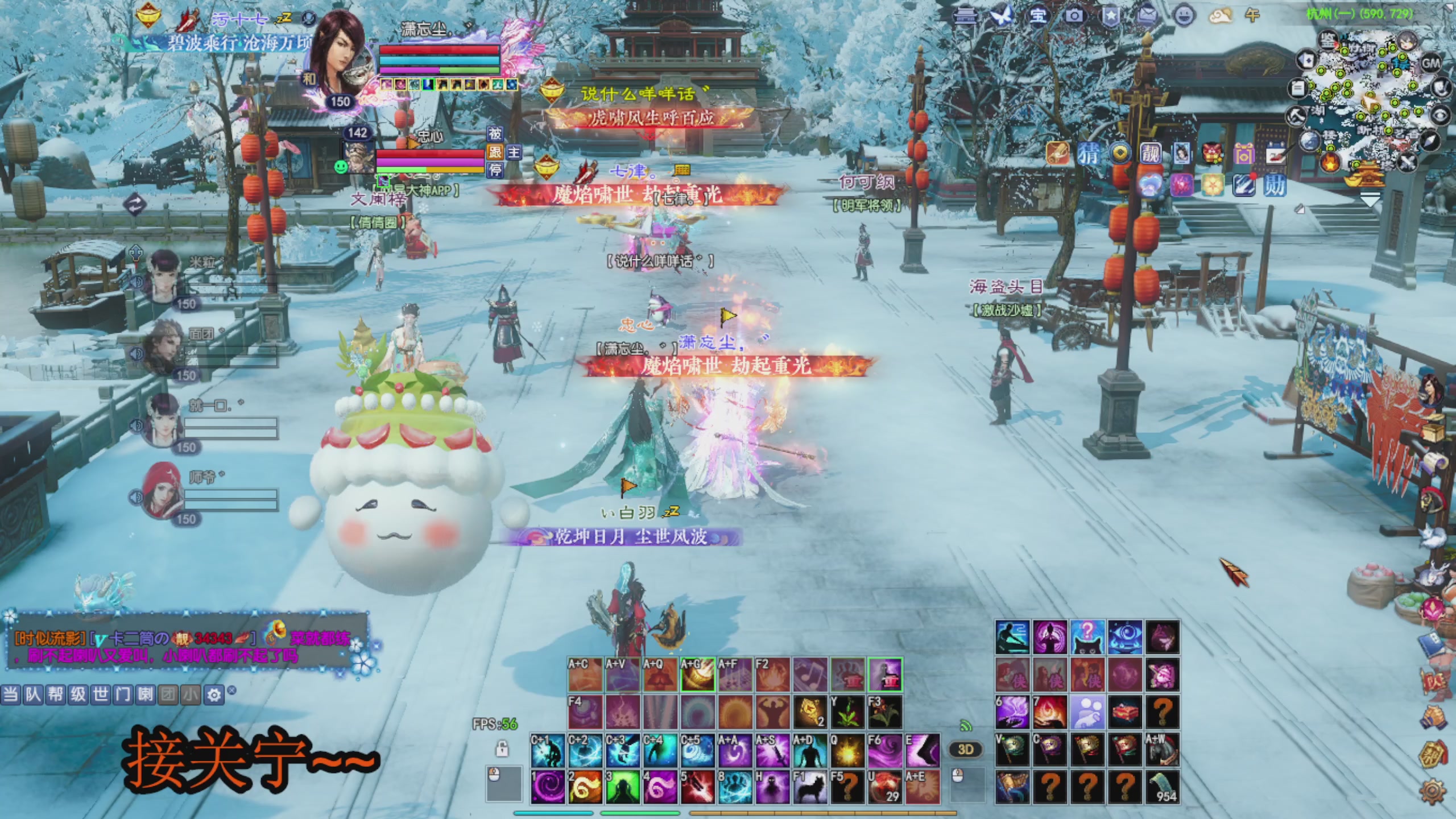Open the 勋 medal icon

[x=1274, y=185]
